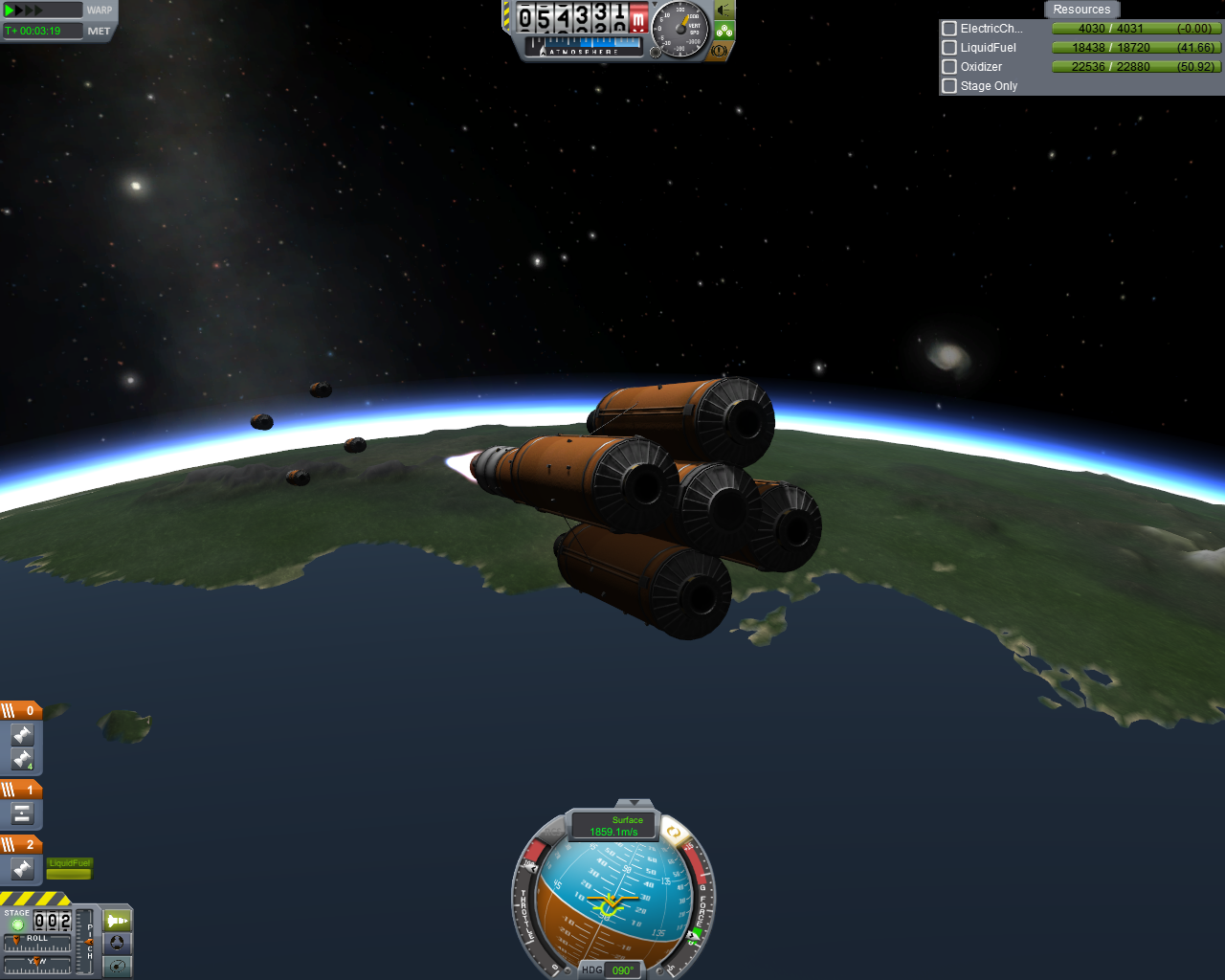Click the Resources panel tab
Screen dimensions: 1225x980
(x=1081, y=10)
